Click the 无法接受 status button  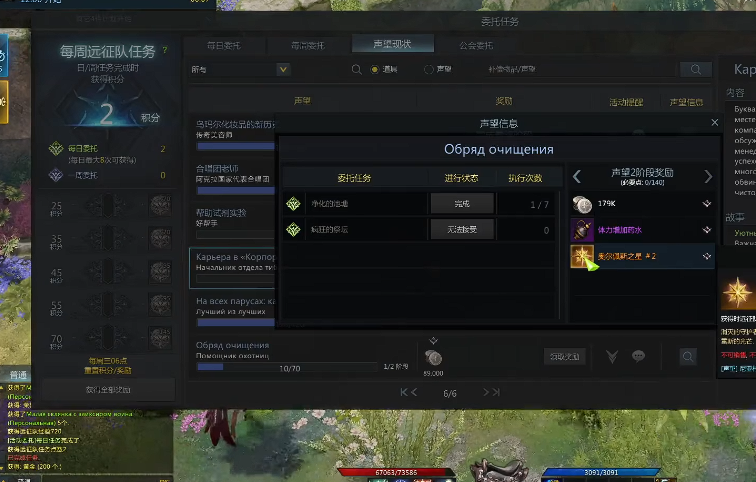tap(460, 229)
